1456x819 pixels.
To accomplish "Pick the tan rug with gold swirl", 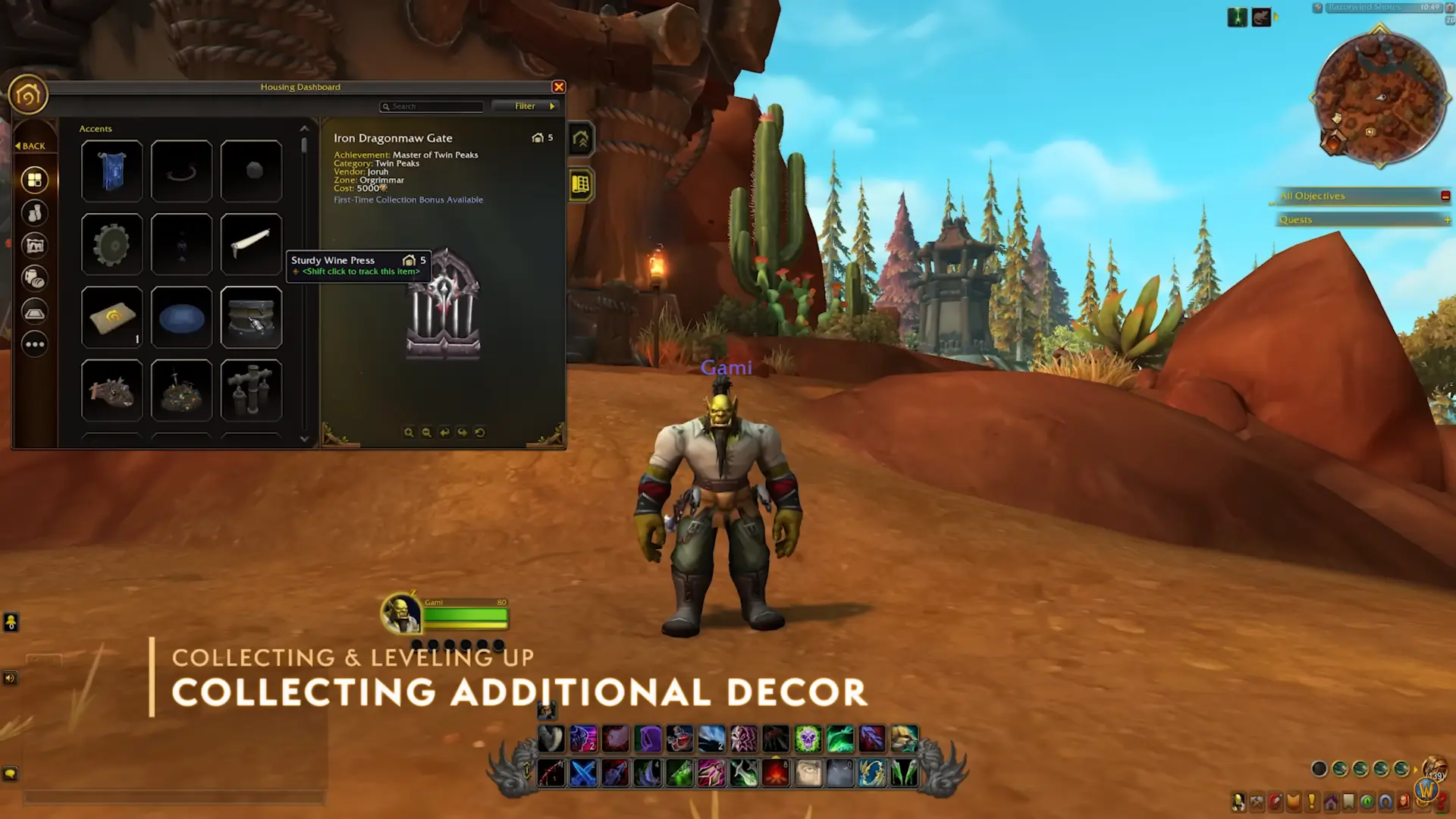I will click(x=111, y=318).
